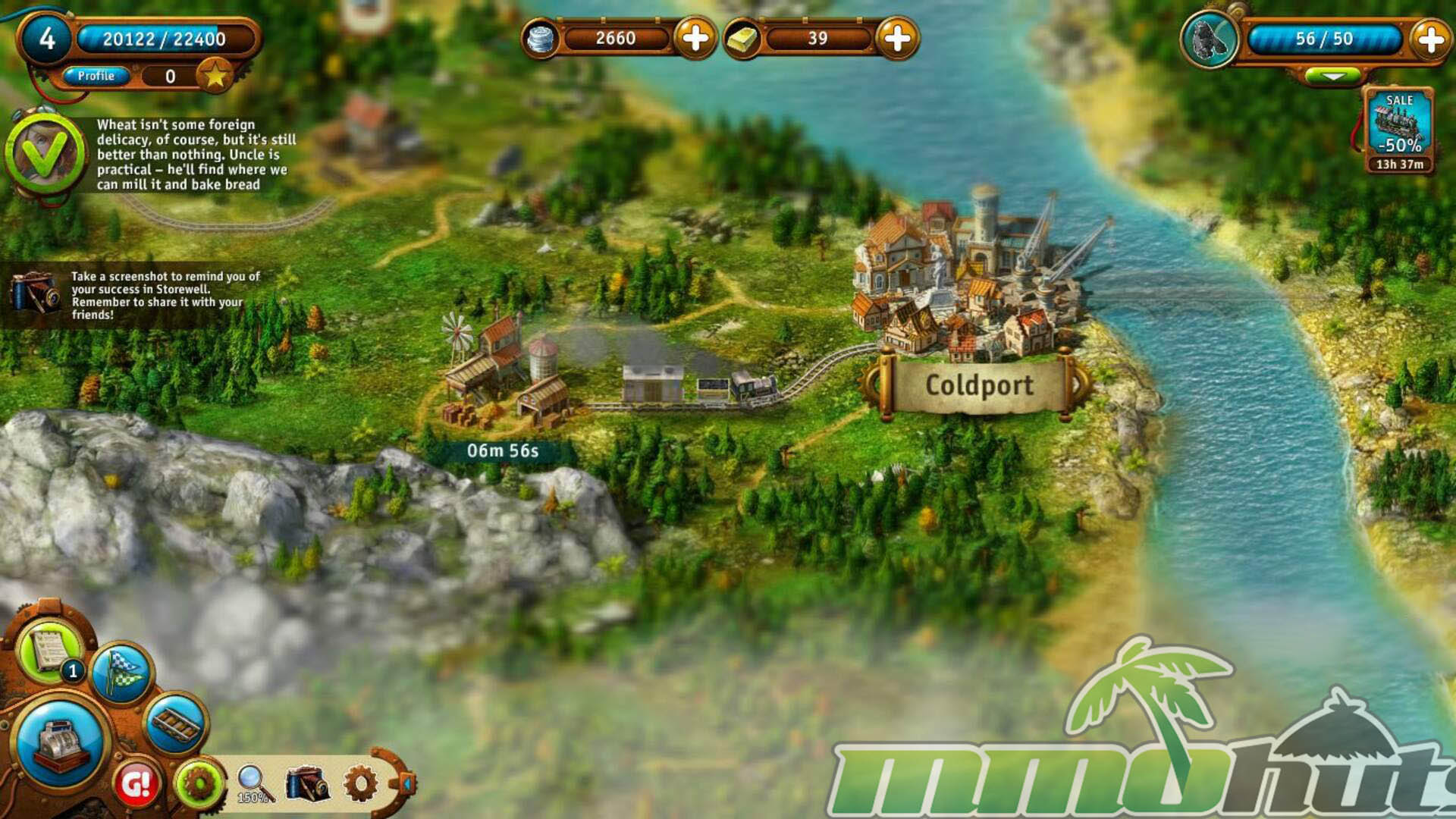Click the red G! button
1456x819 pixels.
pos(136,784)
